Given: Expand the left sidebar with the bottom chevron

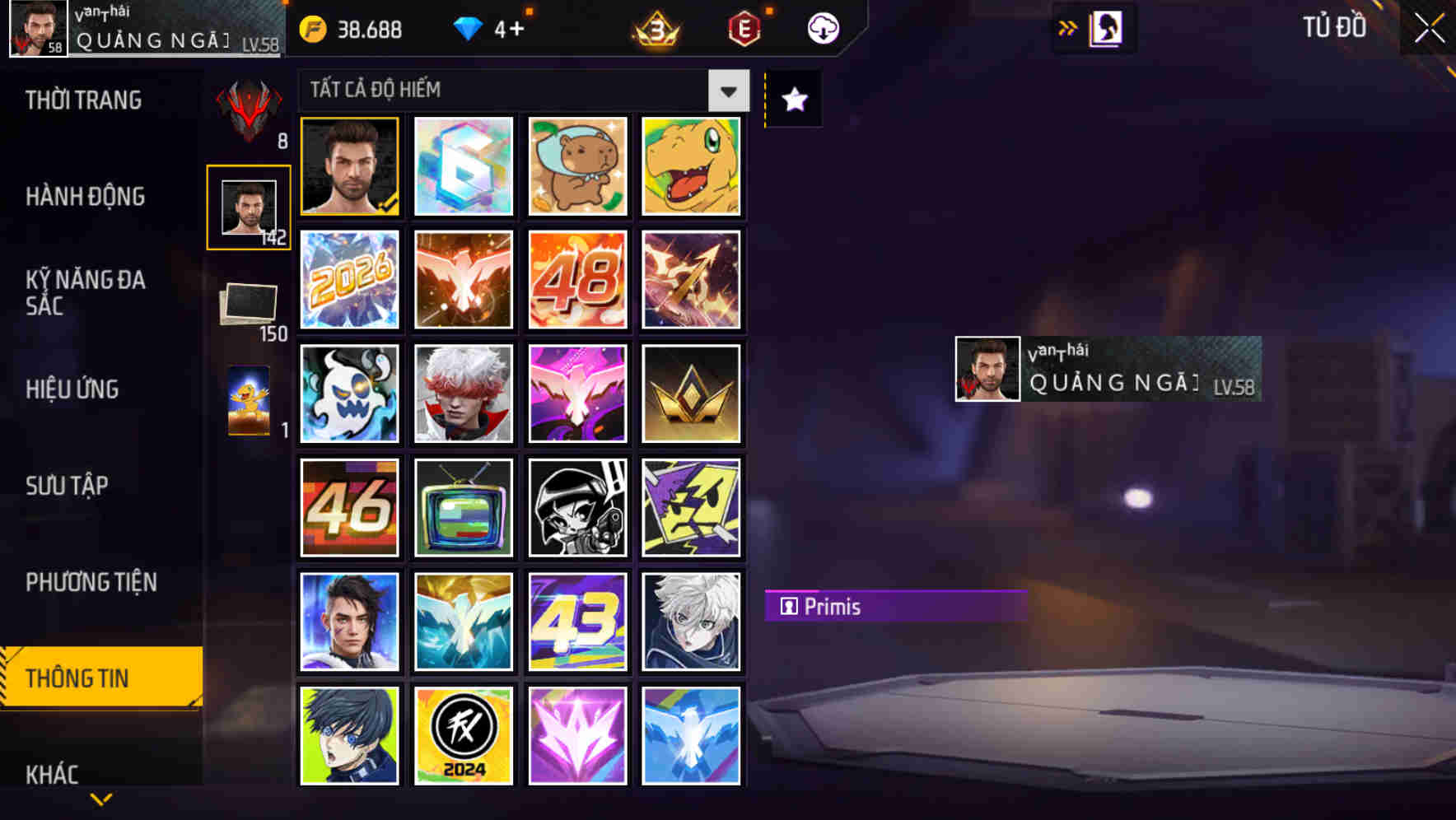Looking at the screenshot, I should (101, 797).
